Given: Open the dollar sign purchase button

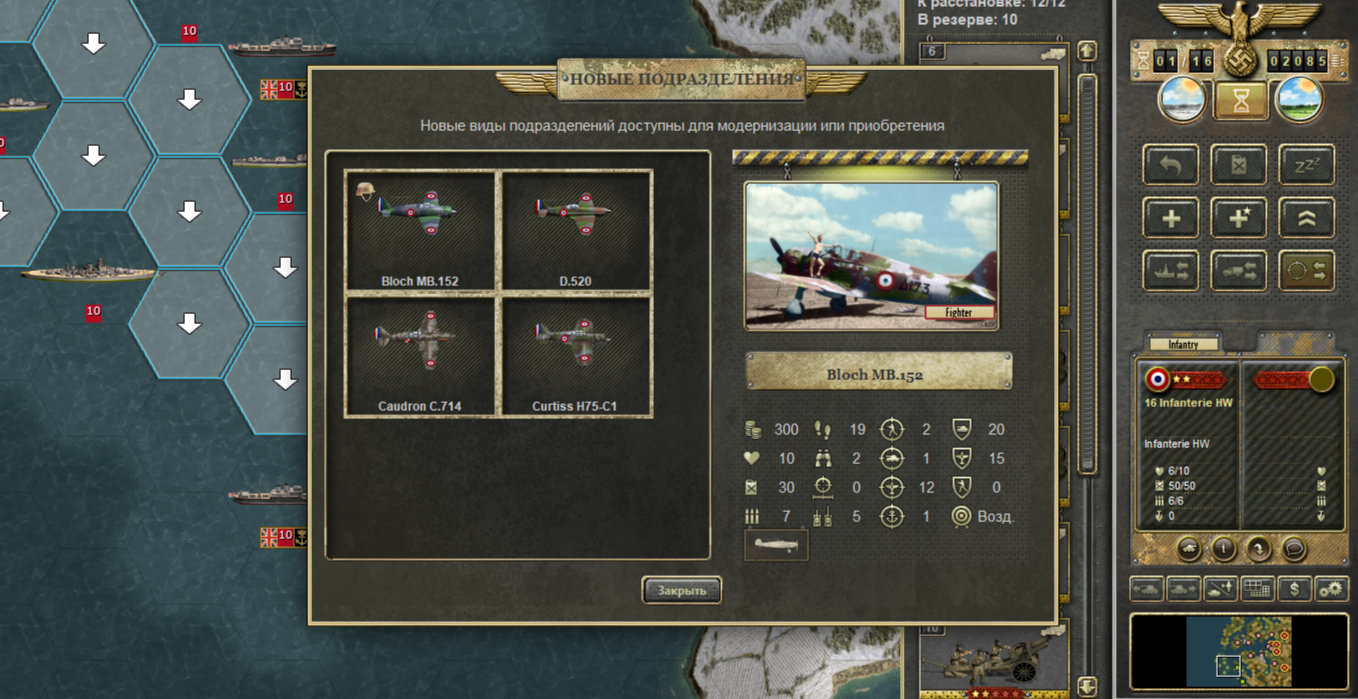Looking at the screenshot, I should point(1294,590).
